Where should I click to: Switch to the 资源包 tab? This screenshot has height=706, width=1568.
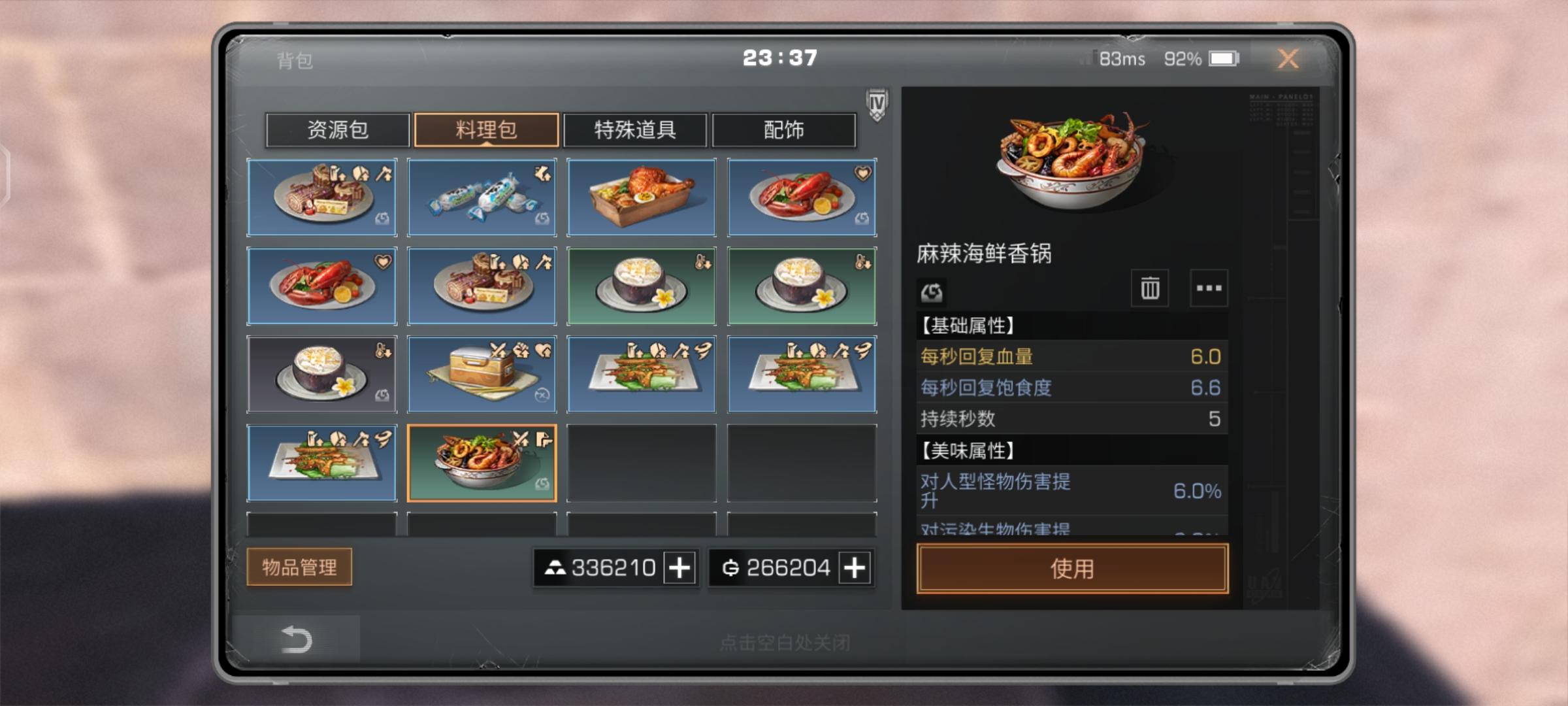coord(337,130)
